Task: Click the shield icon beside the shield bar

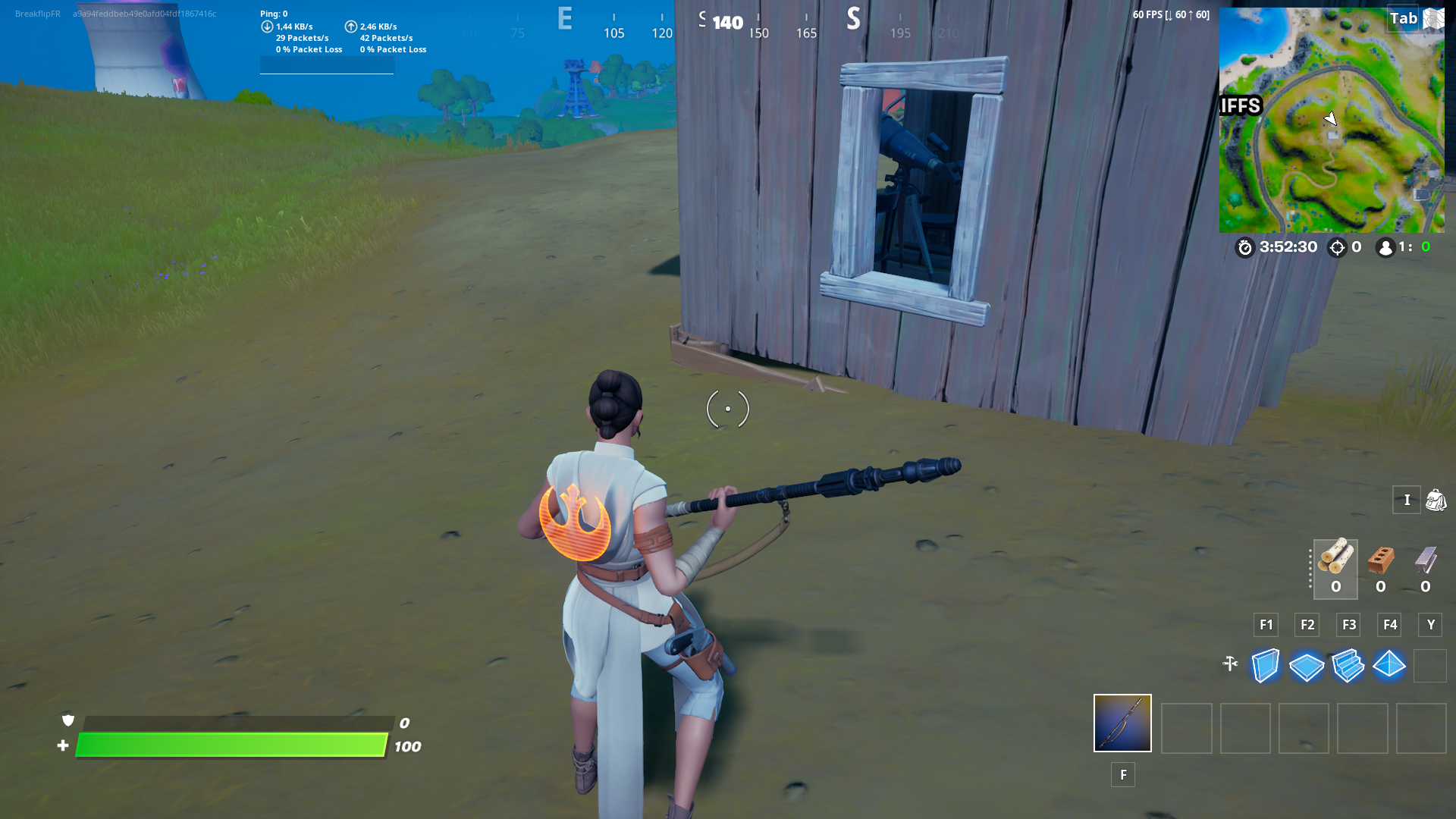Action: 67,722
